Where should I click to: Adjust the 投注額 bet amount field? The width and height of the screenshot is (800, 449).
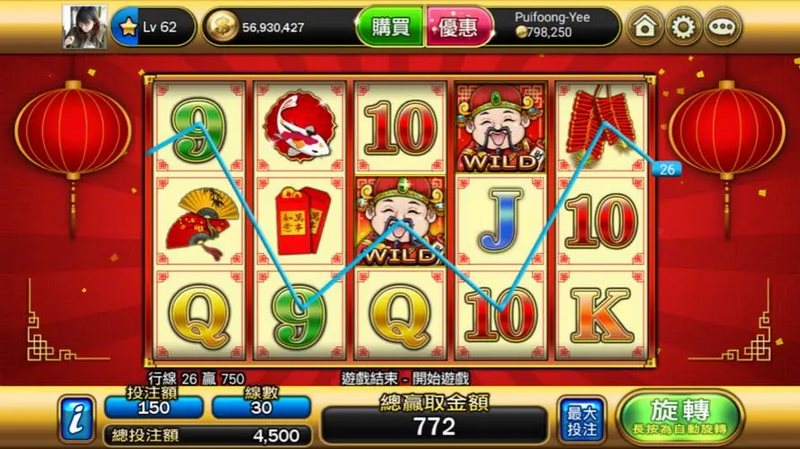click(x=152, y=407)
